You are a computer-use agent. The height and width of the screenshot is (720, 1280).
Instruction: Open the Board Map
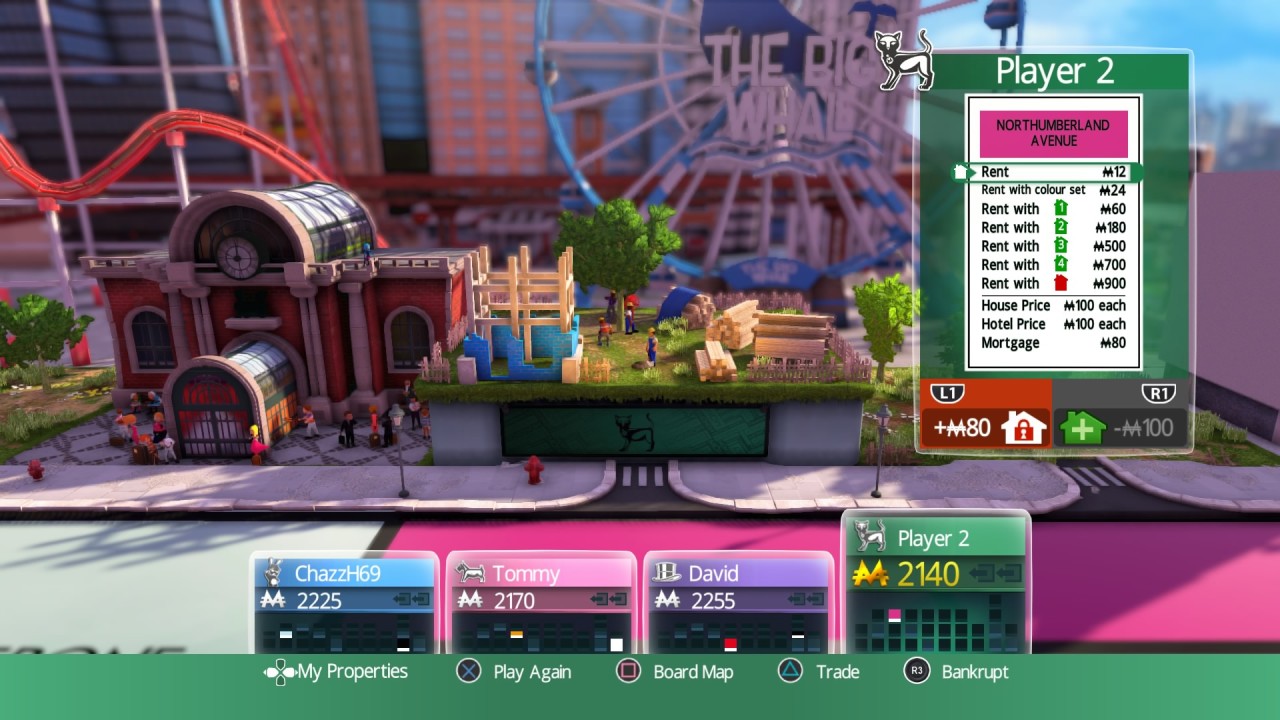(675, 672)
